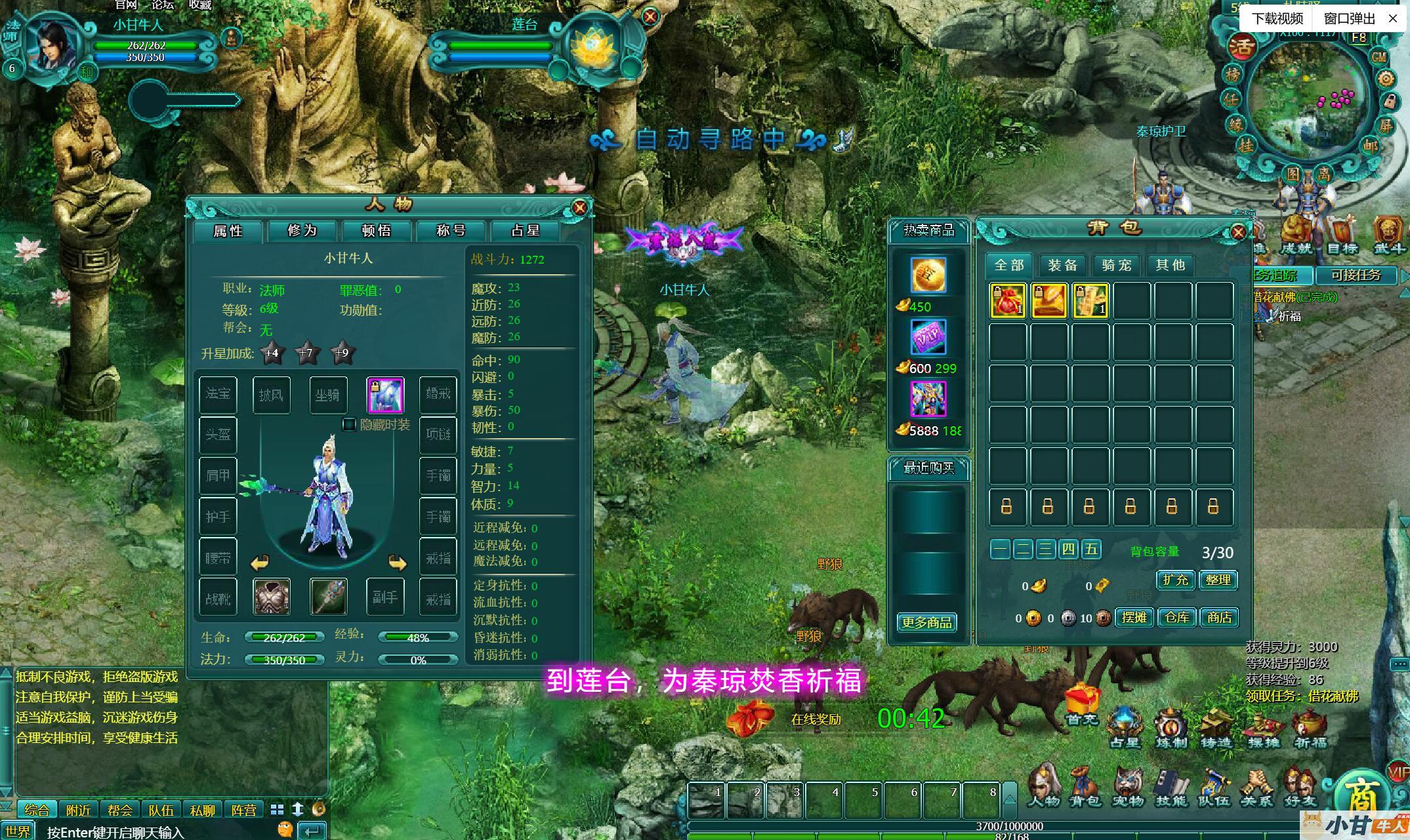View 更多商品 in hot sales
Screen dimensions: 1410x840
(x=926, y=622)
